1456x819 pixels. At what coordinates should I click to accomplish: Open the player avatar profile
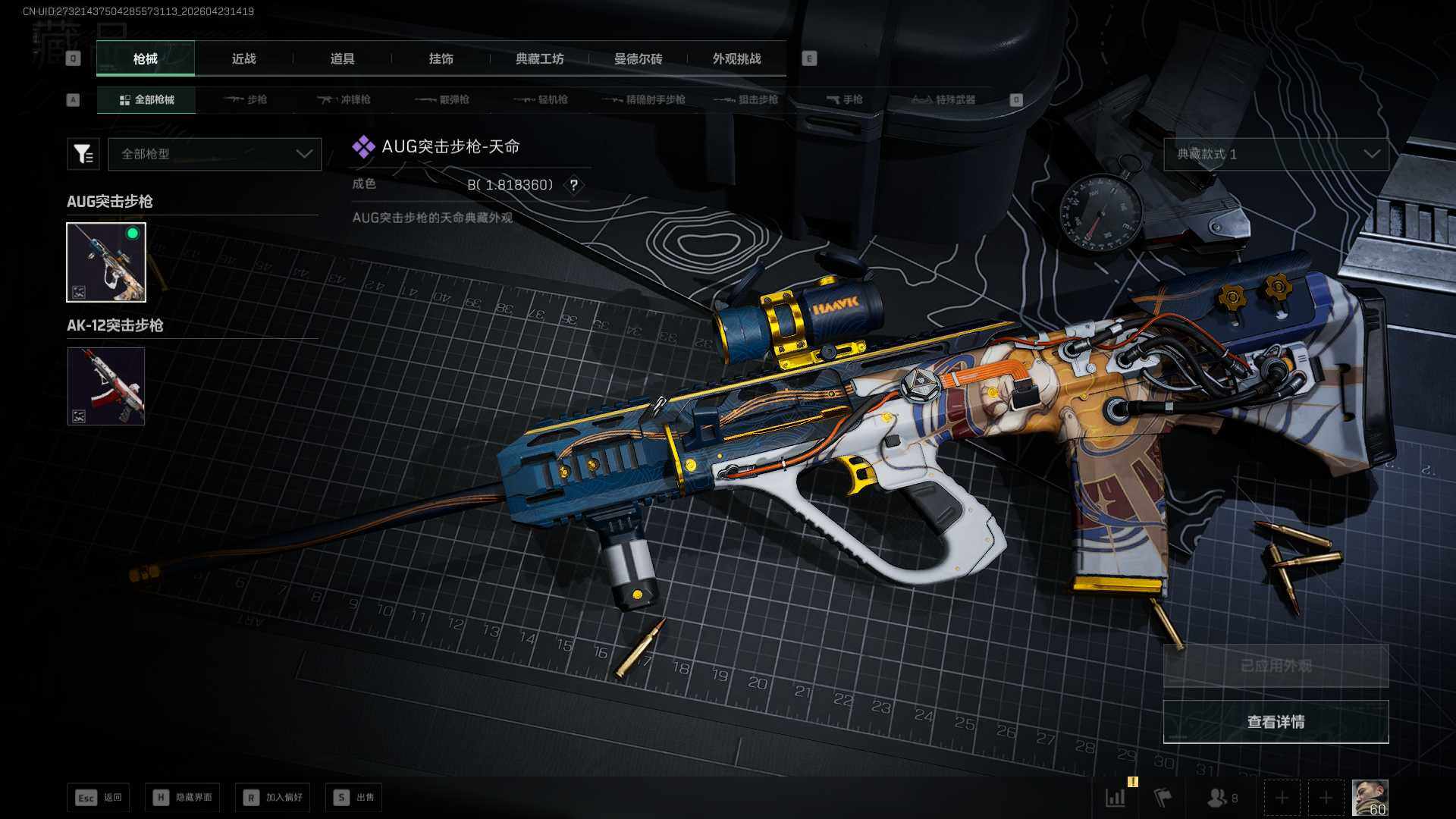click(x=1370, y=798)
